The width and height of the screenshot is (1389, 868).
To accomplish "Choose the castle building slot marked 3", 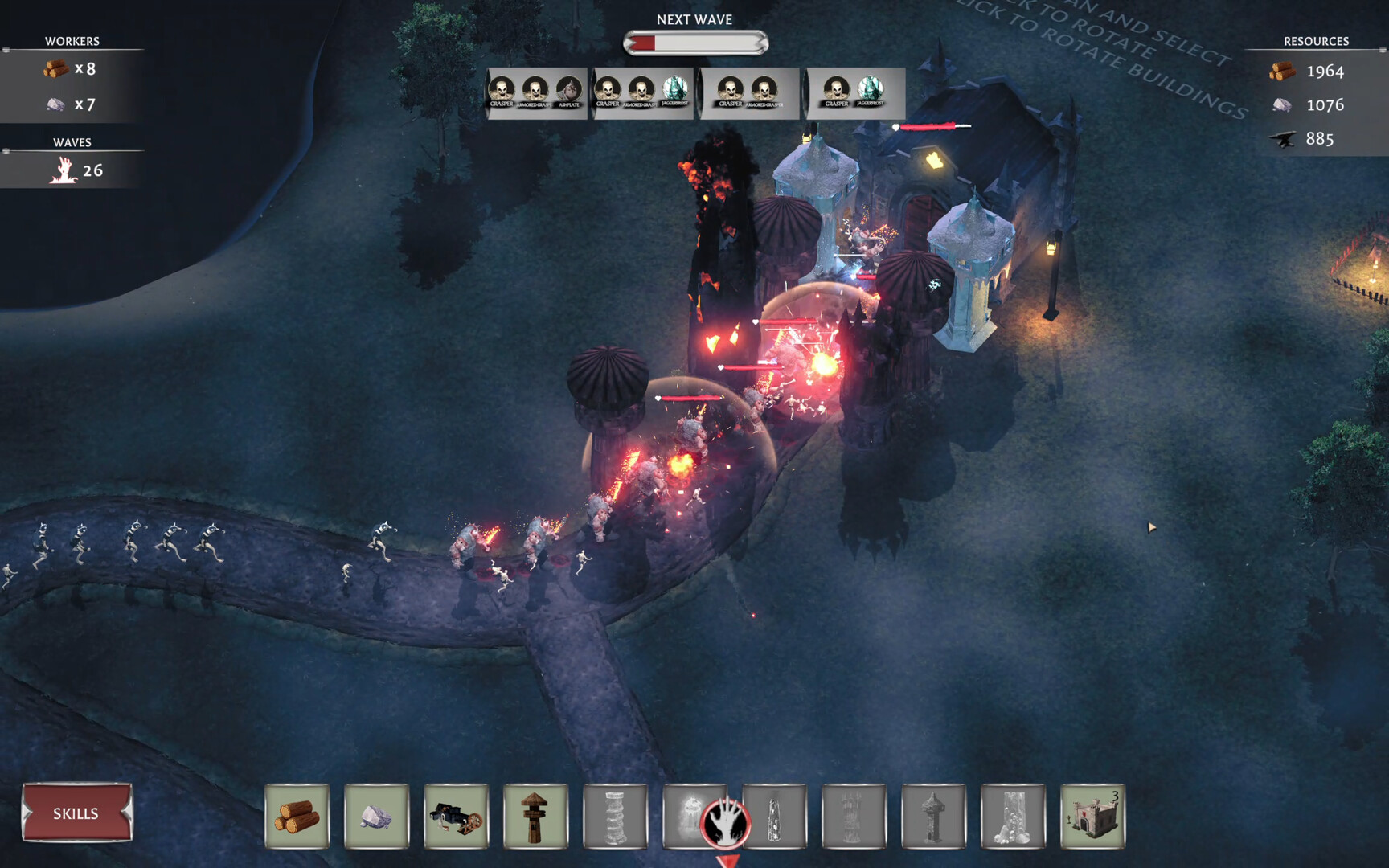I will click(1092, 817).
